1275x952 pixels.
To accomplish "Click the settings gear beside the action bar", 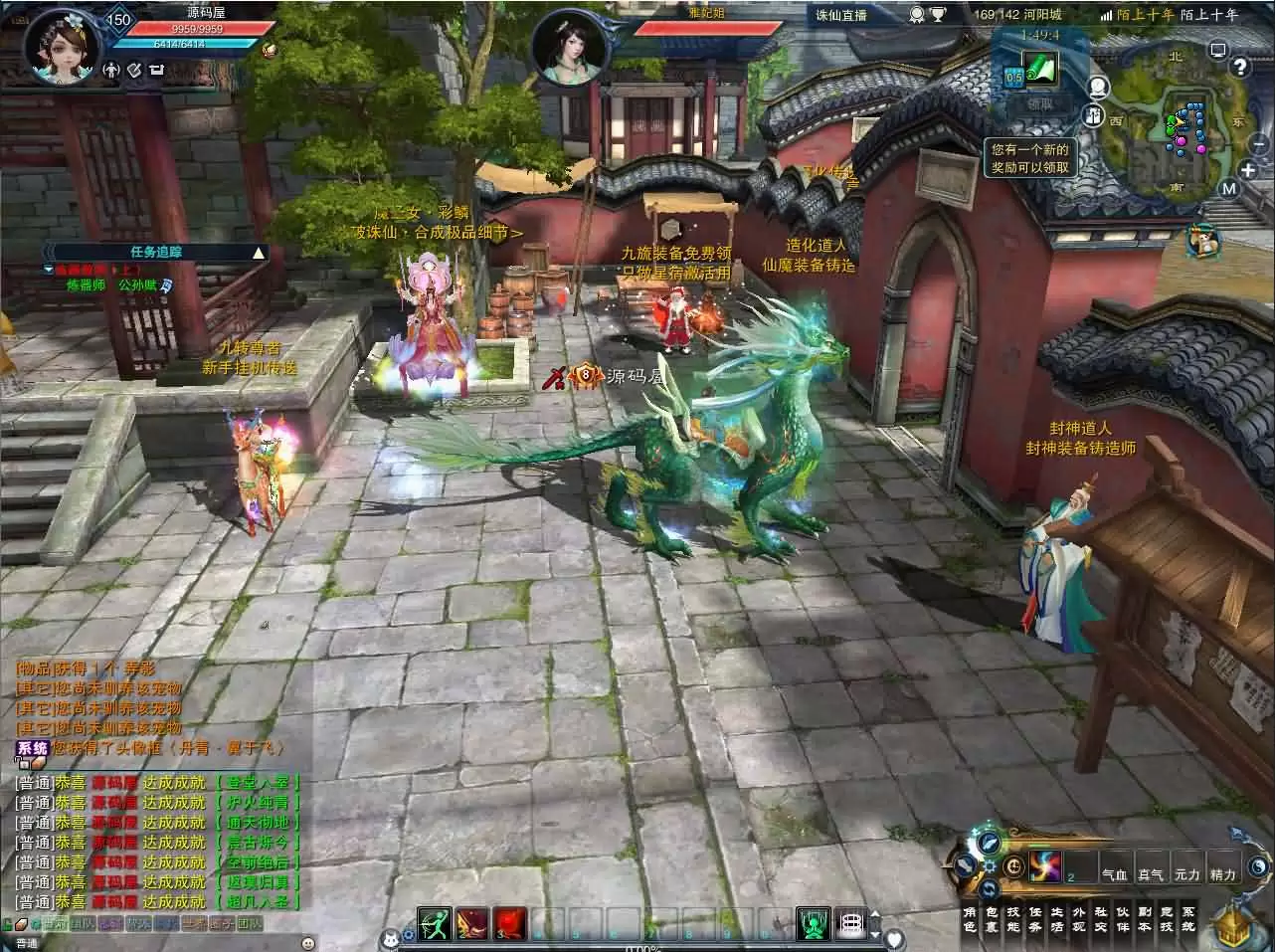I will [x=989, y=864].
